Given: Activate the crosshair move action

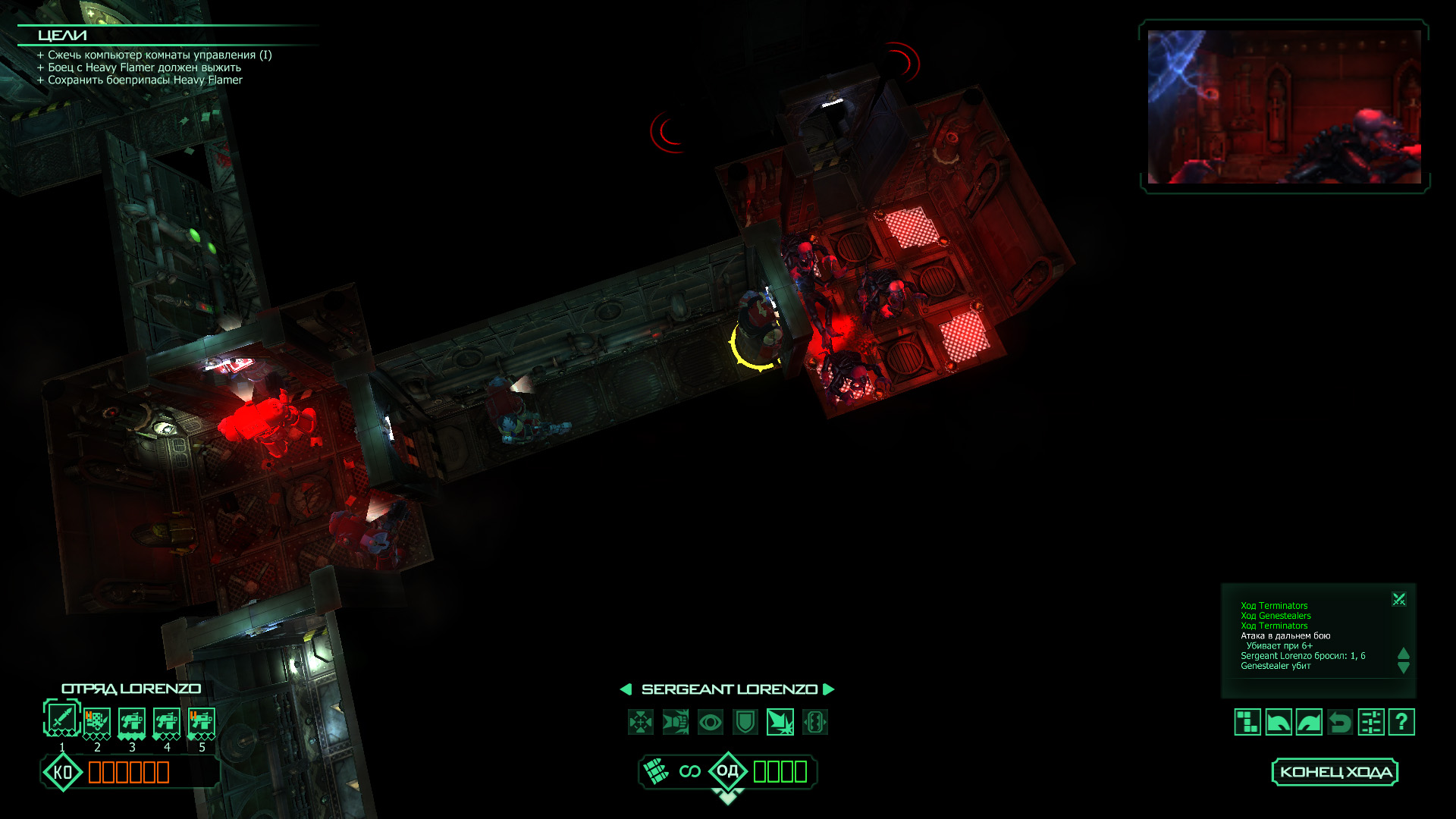Looking at the screenshot, I should 641,722.
